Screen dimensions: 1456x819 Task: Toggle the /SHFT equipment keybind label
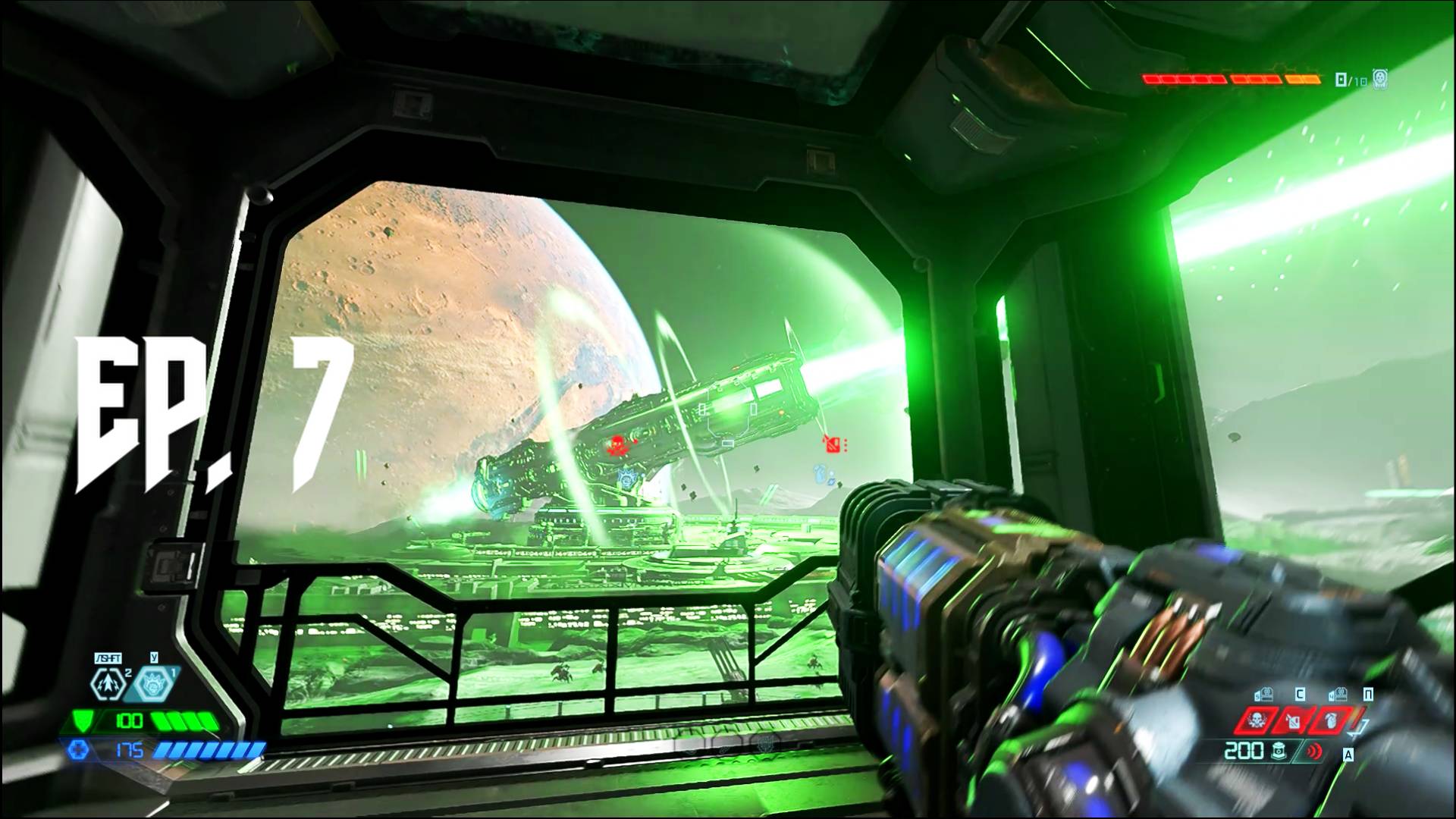tap(108, 657)
